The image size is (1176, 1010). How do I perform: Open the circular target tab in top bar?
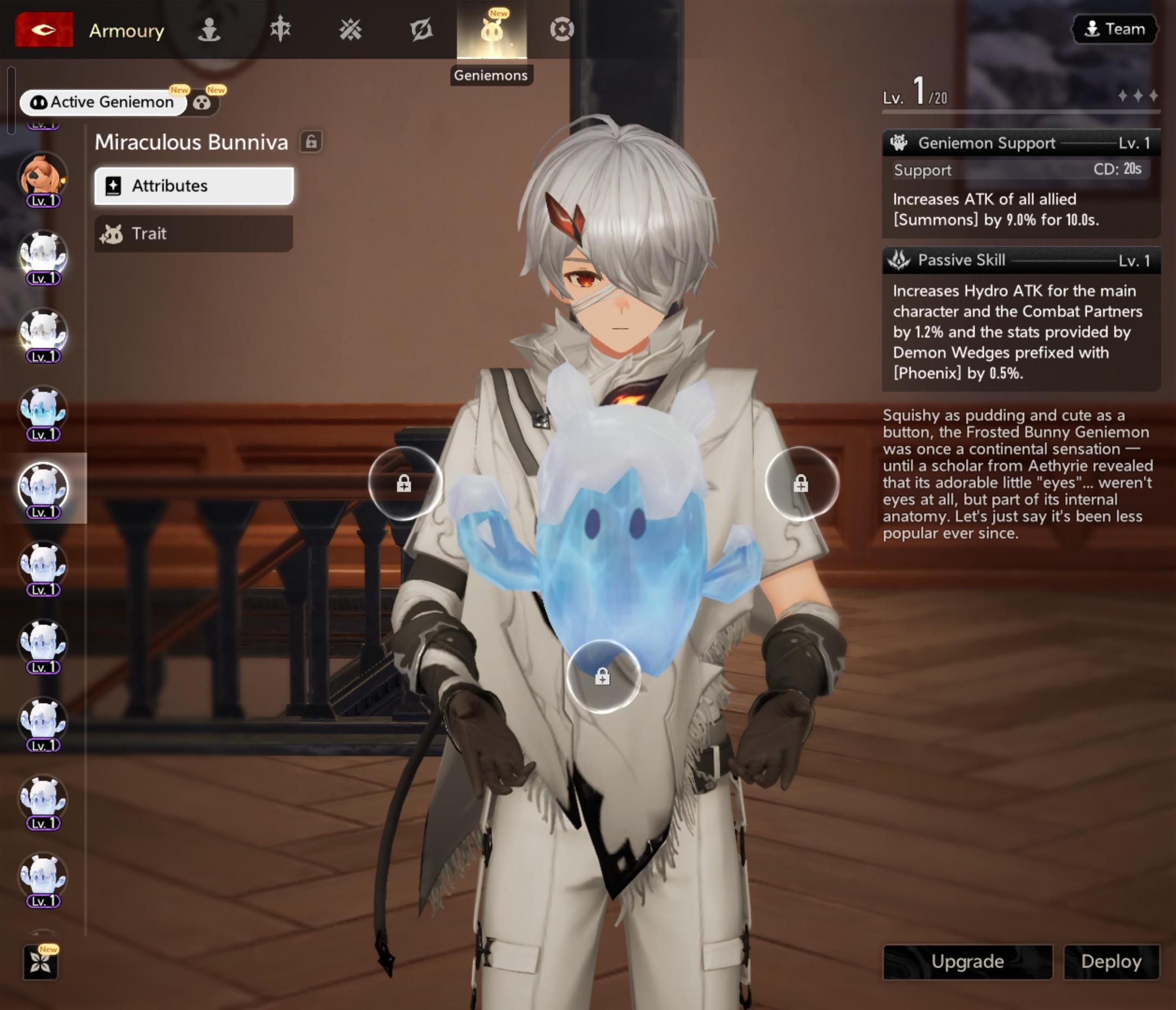point(562,29)
